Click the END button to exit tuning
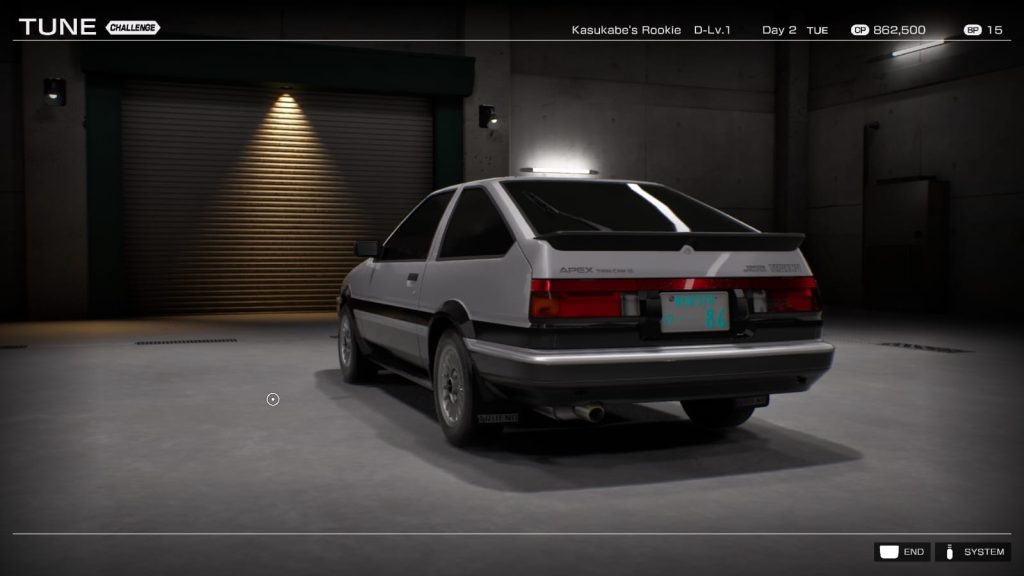This screenshot has width=1024, height=576. pyautogui.click(x=902, y=552)
